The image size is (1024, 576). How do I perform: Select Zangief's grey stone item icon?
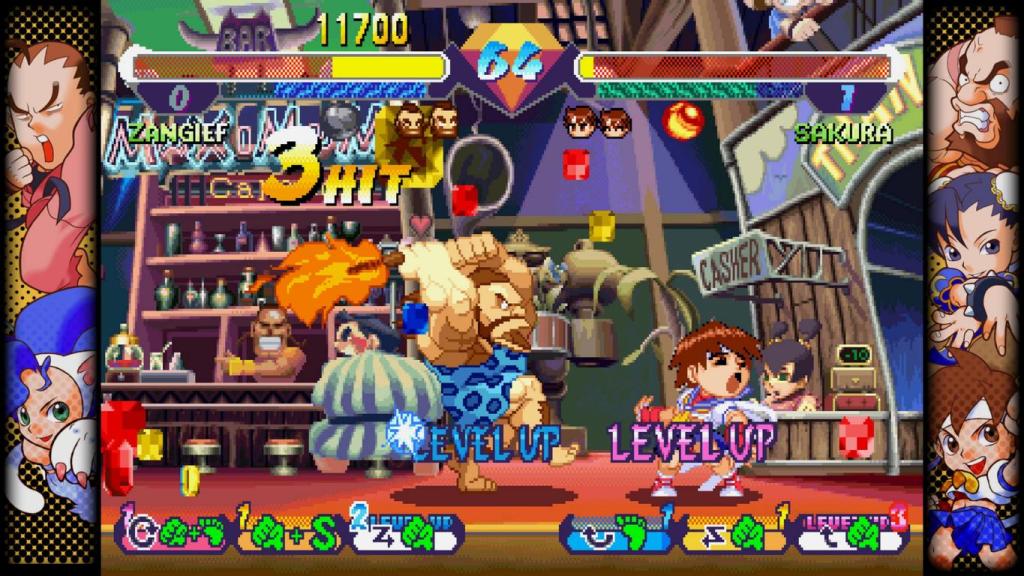pos(342,121)
